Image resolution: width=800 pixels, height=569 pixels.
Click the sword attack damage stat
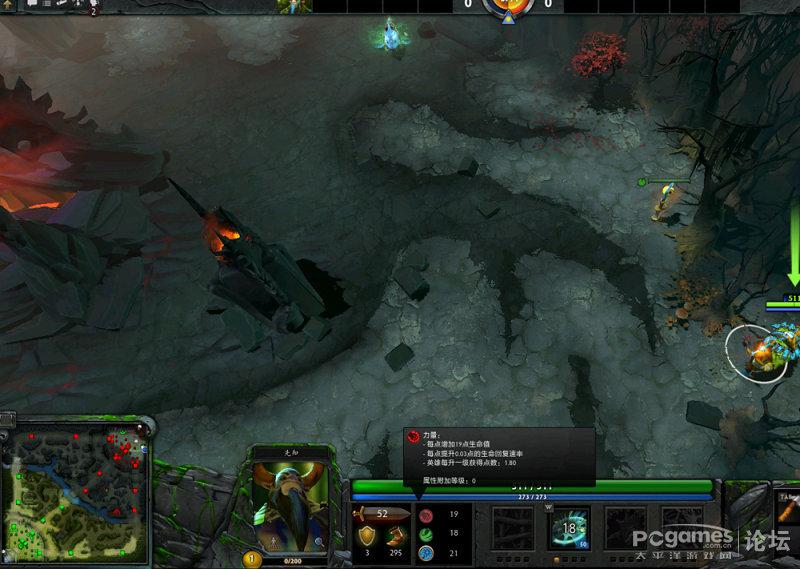(382, 514)
